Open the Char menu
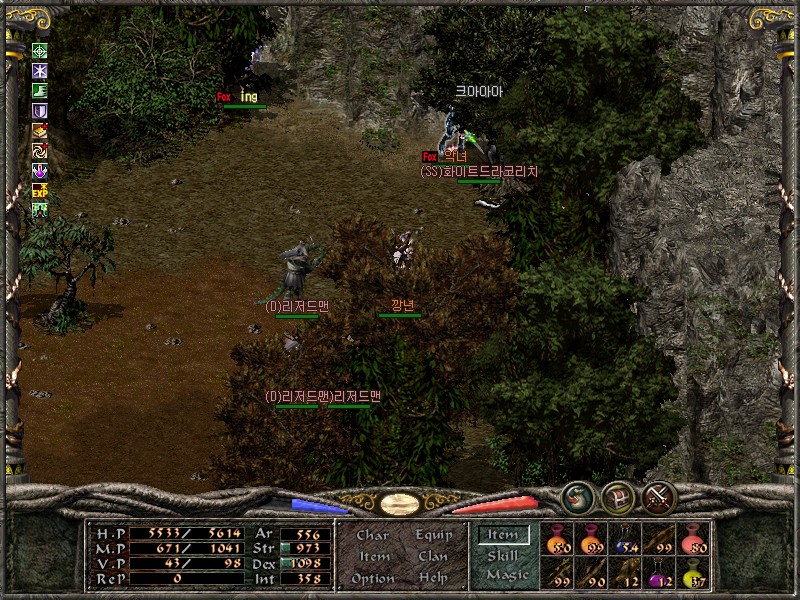This screenshot has height=600, width=800. [372, 535]
